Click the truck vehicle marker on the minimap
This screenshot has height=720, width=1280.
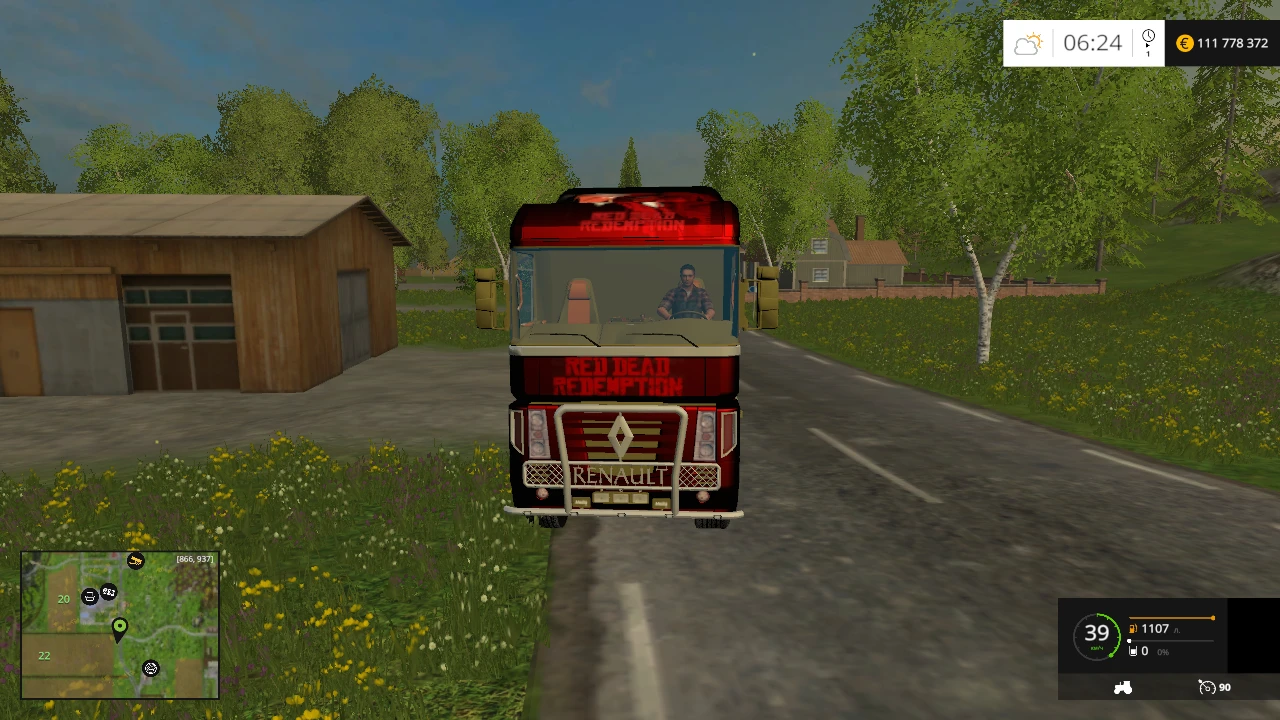pos(108,593)
